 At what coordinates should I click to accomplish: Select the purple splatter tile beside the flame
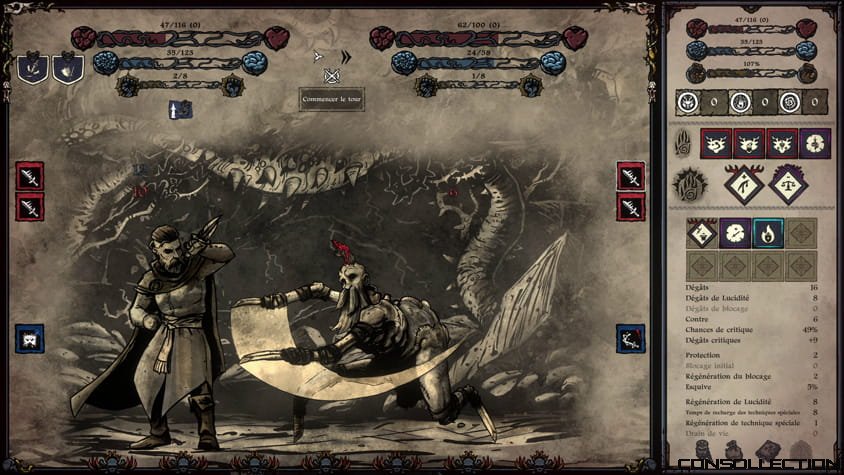[735, 233]
